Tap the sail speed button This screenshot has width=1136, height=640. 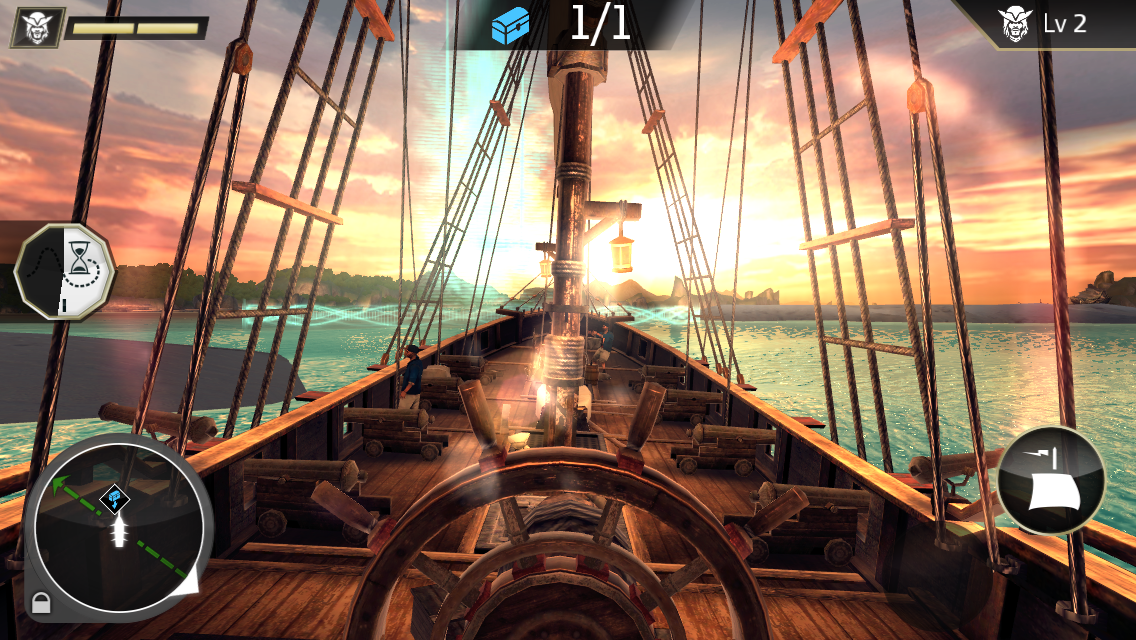1051,480
